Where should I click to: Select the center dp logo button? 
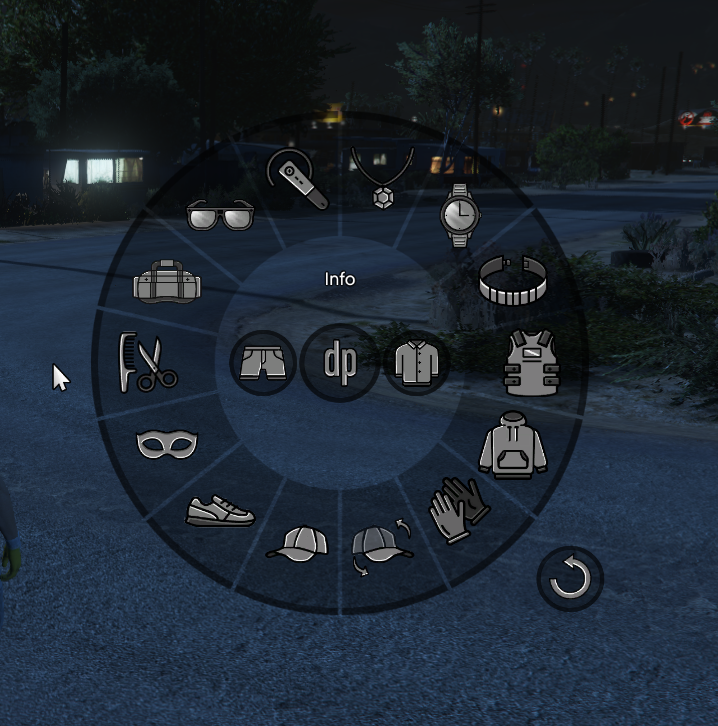(x=340, y=362)
